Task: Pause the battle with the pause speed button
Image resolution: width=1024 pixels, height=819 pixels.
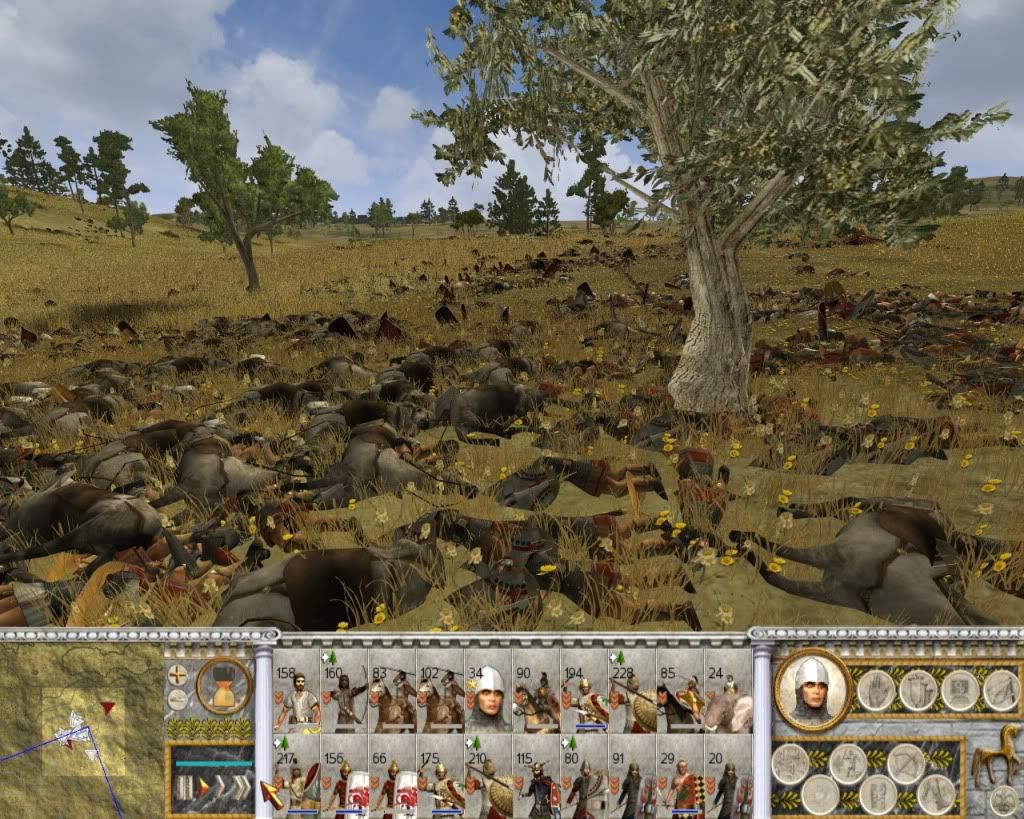Action: click(183, 787)
